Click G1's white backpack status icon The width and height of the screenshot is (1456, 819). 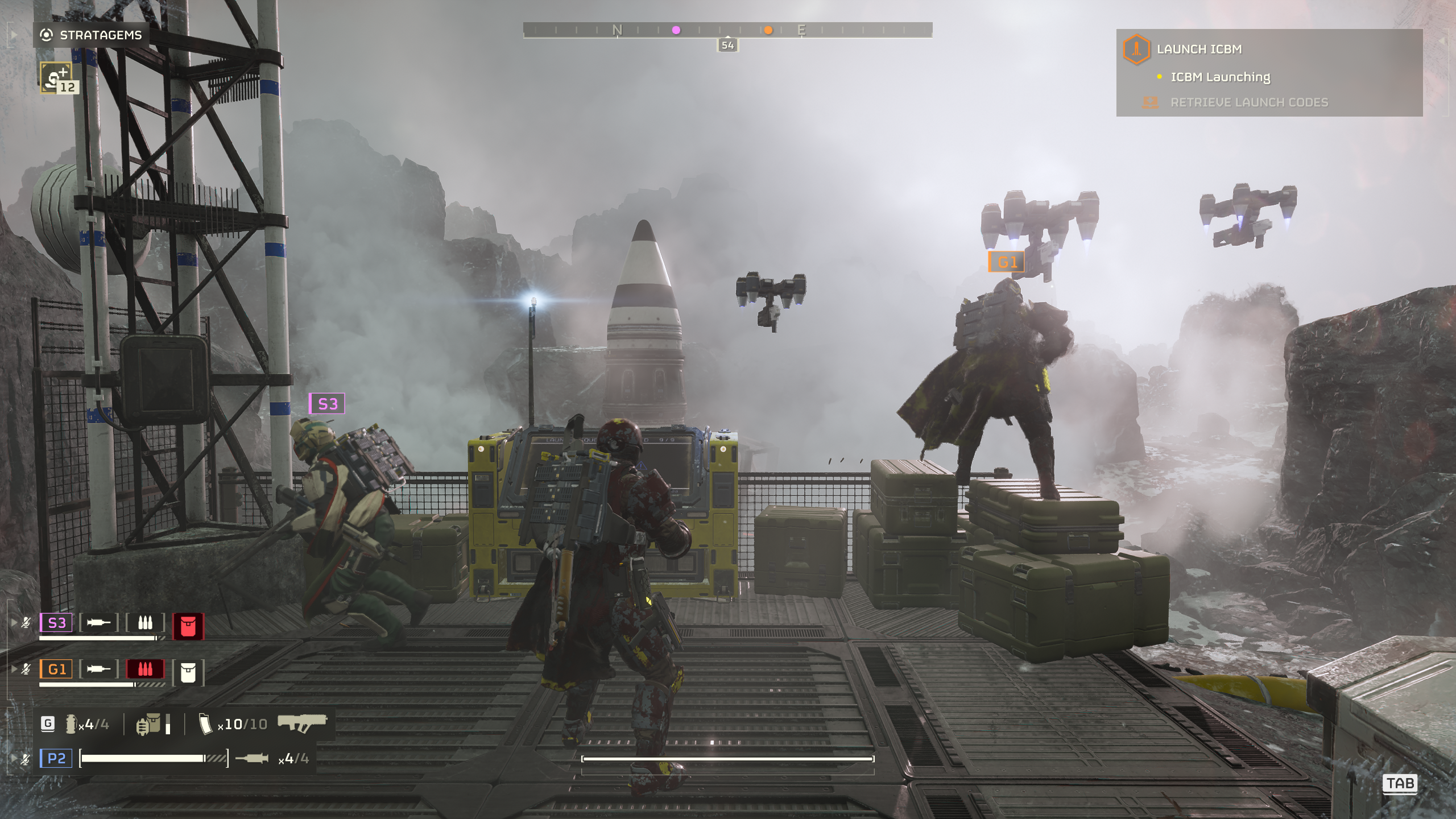tap(188, 672)
